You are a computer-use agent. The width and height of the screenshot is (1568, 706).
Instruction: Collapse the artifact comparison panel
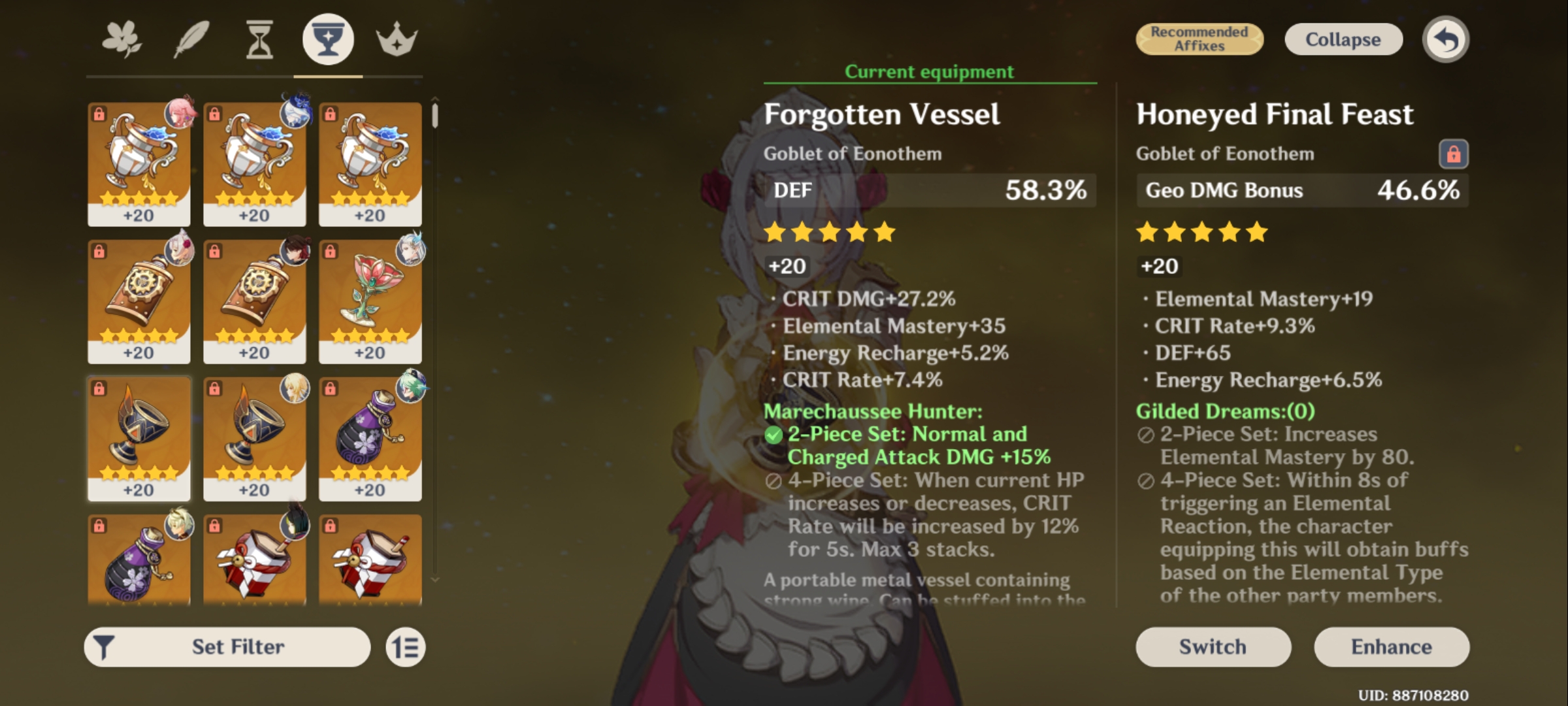tap(1343, 39)
